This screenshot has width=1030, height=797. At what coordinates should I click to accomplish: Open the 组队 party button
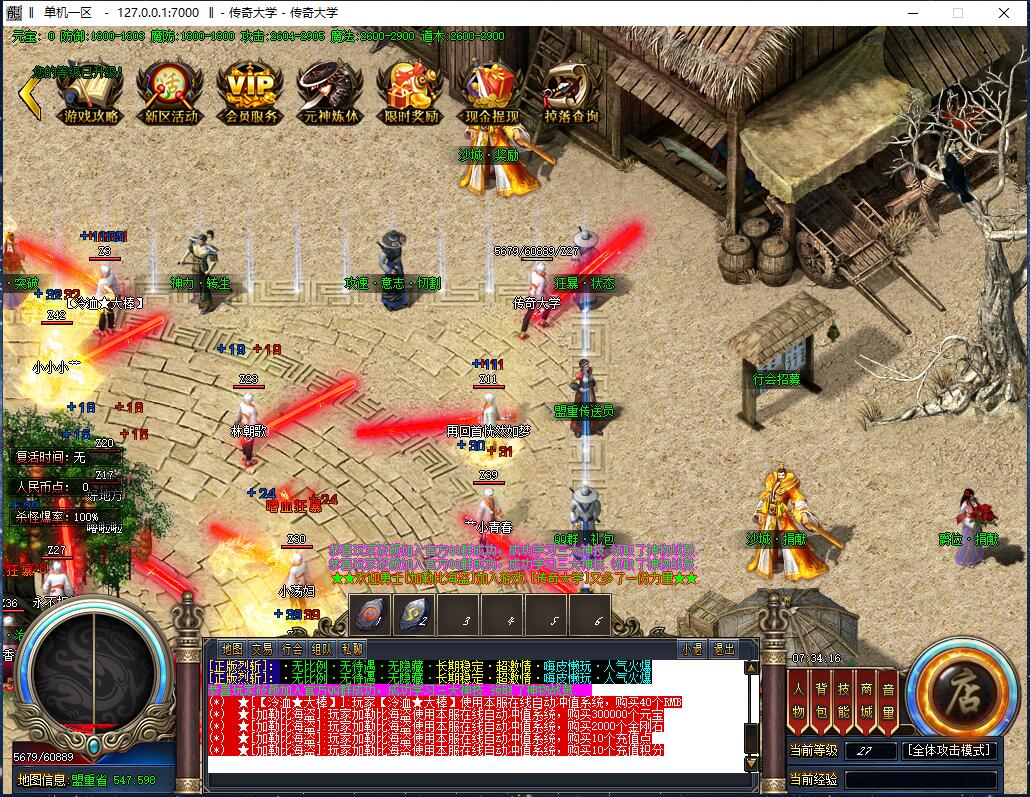[322, 649]
